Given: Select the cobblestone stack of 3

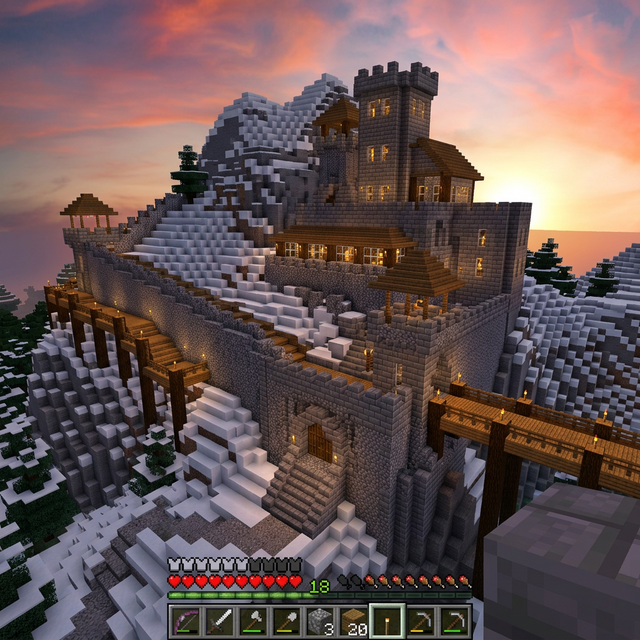Looking at the screenshot, I should click(319, 621).
